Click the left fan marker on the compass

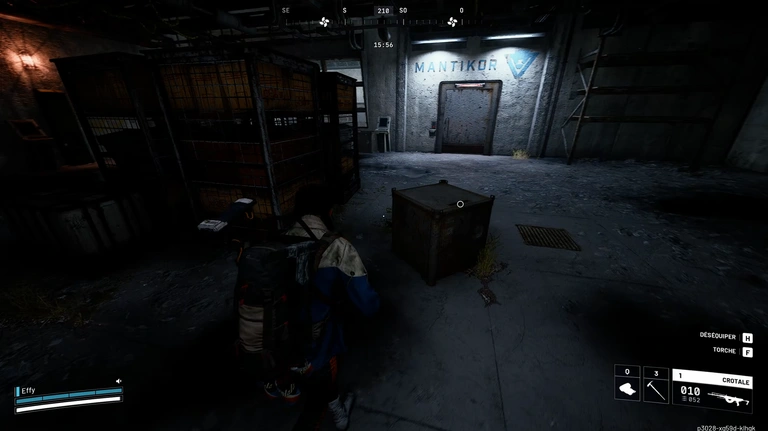324,21
